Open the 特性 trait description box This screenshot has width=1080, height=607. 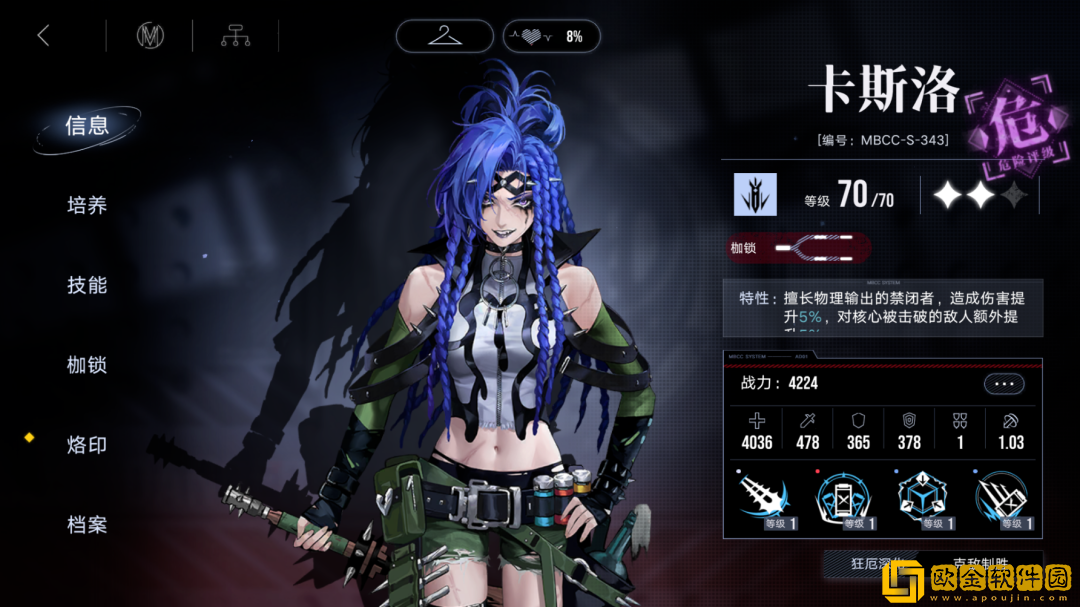click(882, 307)
